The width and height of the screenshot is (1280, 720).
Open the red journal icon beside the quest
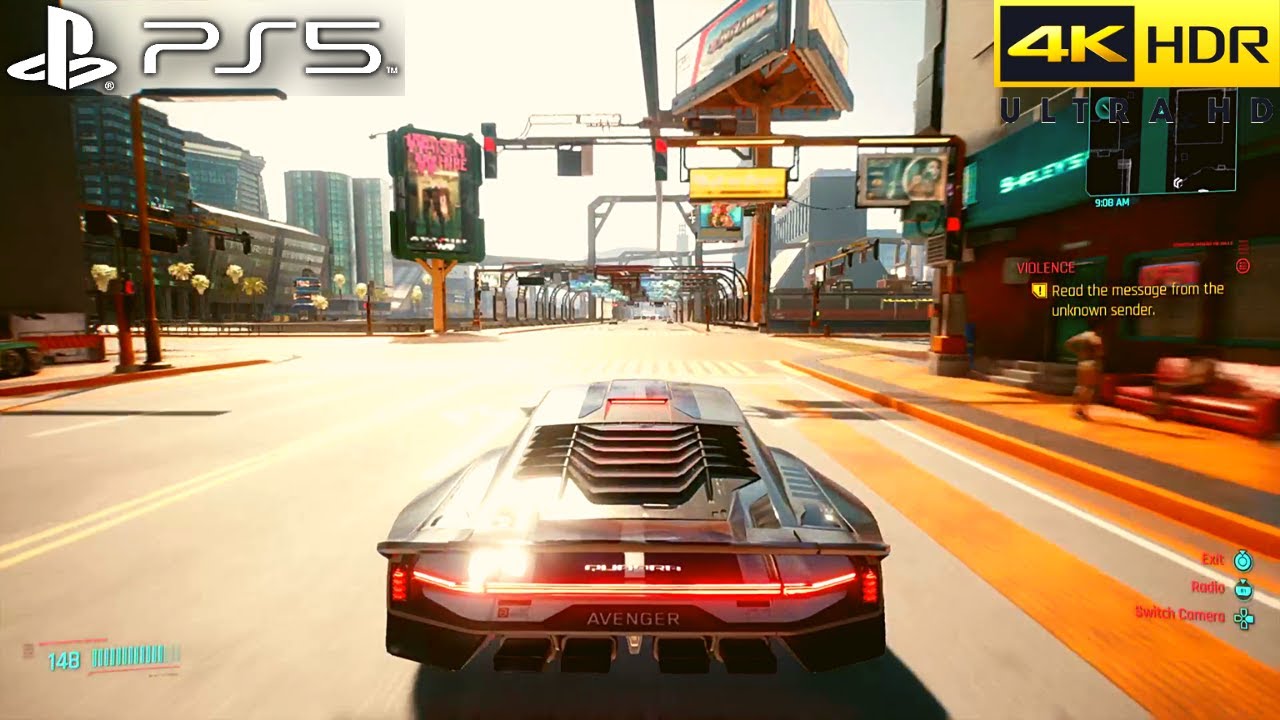pos(1243,266)
